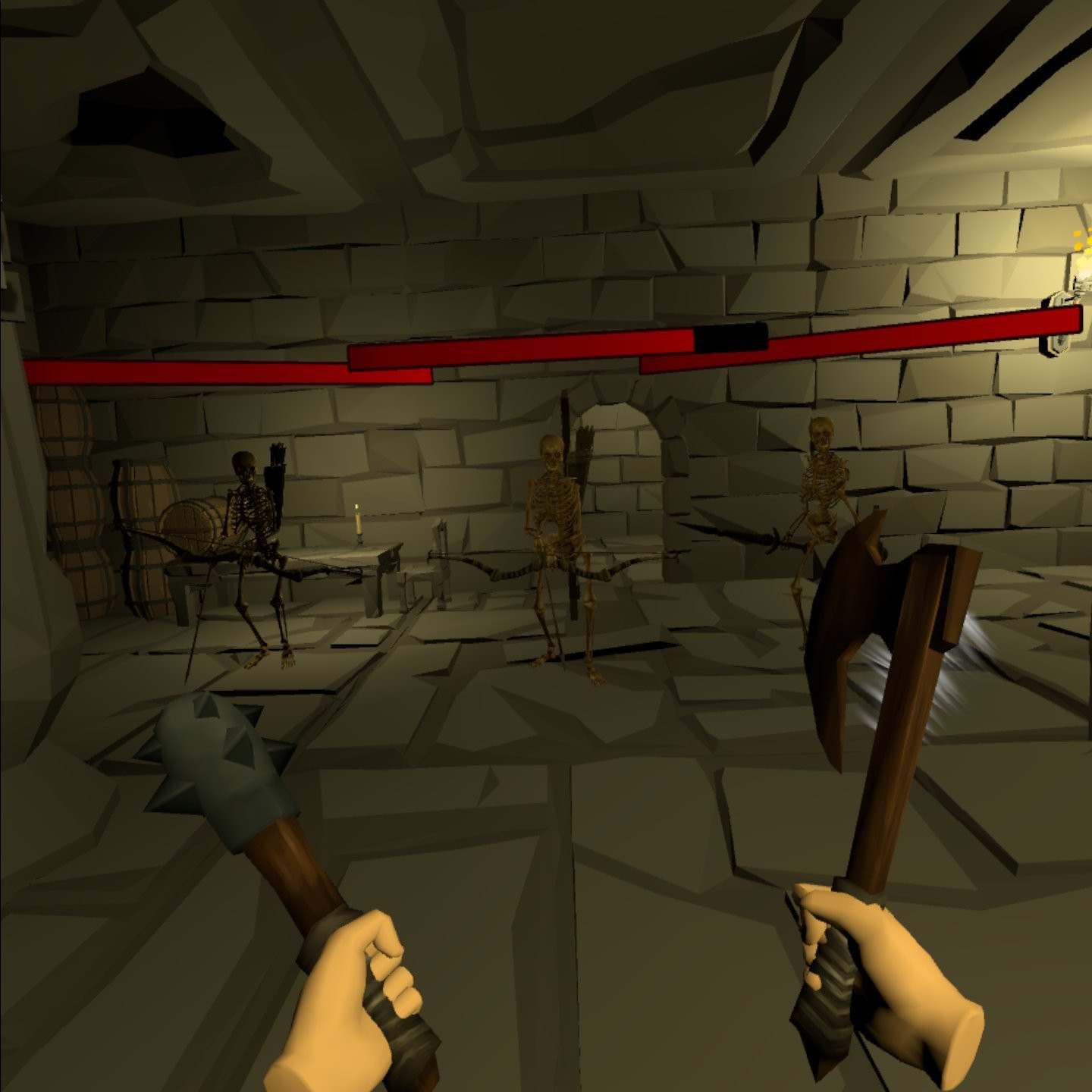Click the lying barrel near the table

coord(193,523)
